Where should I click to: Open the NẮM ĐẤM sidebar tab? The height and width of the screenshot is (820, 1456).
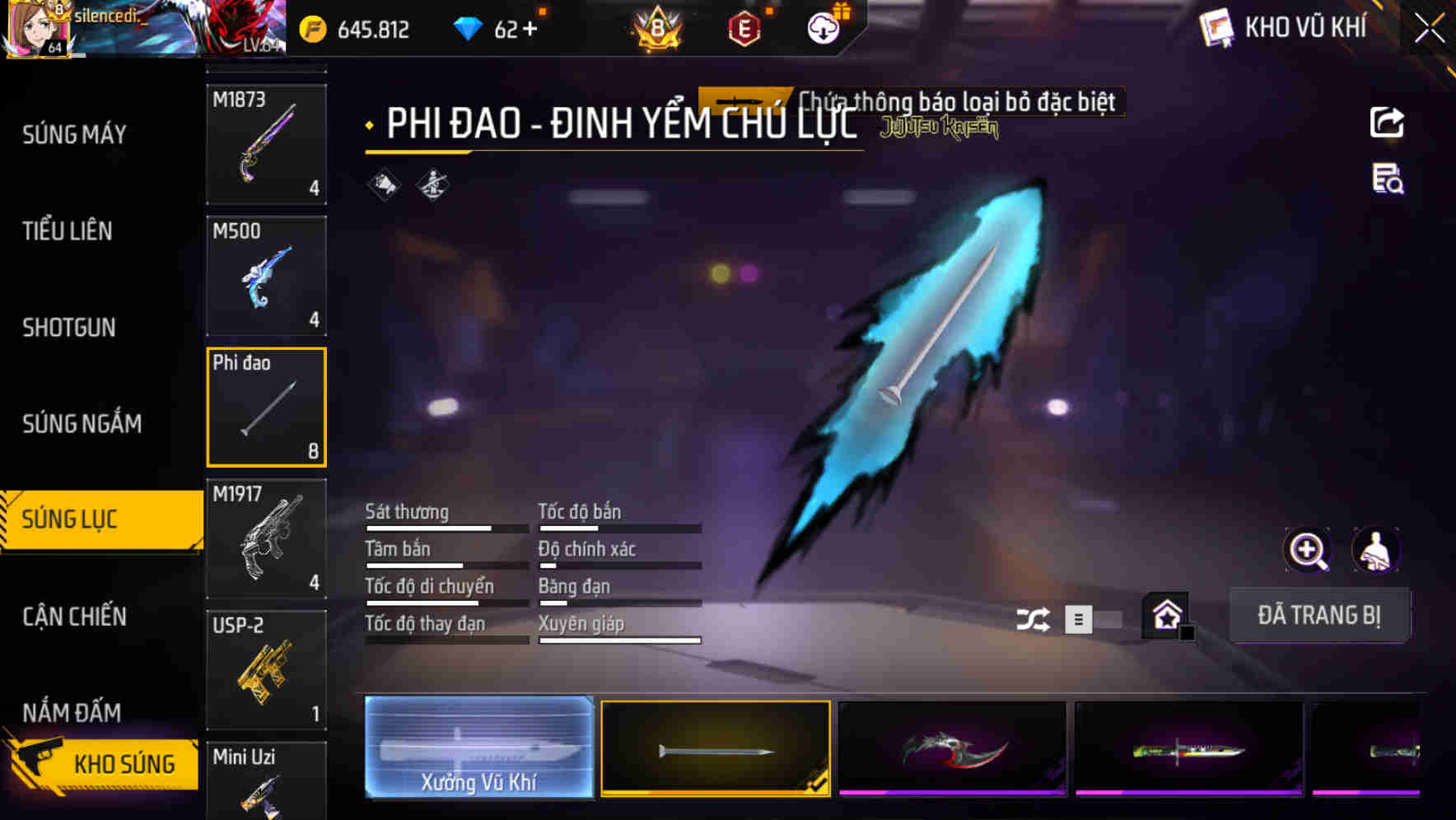pos(70,712)
